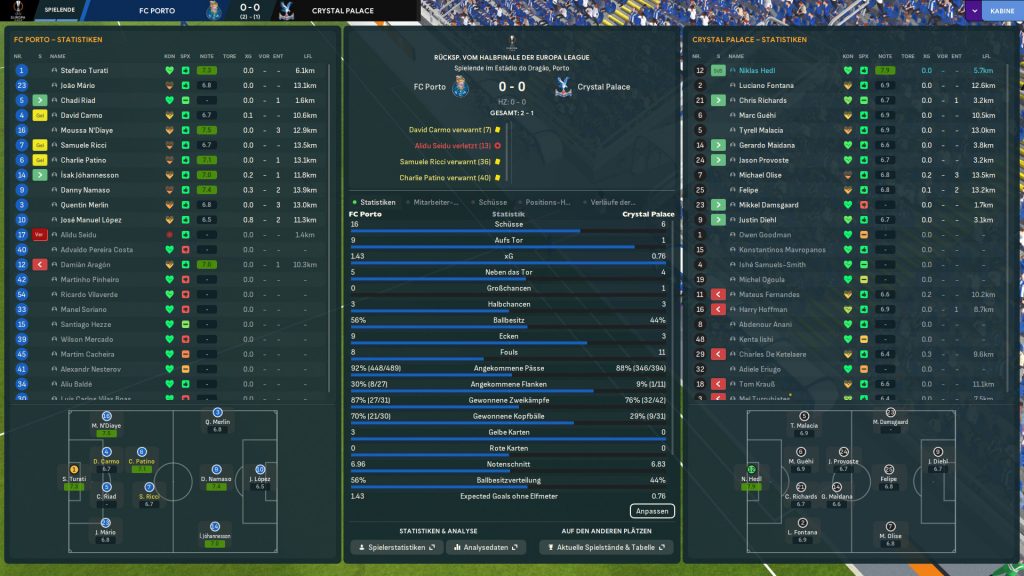Open the Mitarbeiter tab
The width and height of the screenshot is (1024, 576).
pos(437,202)
